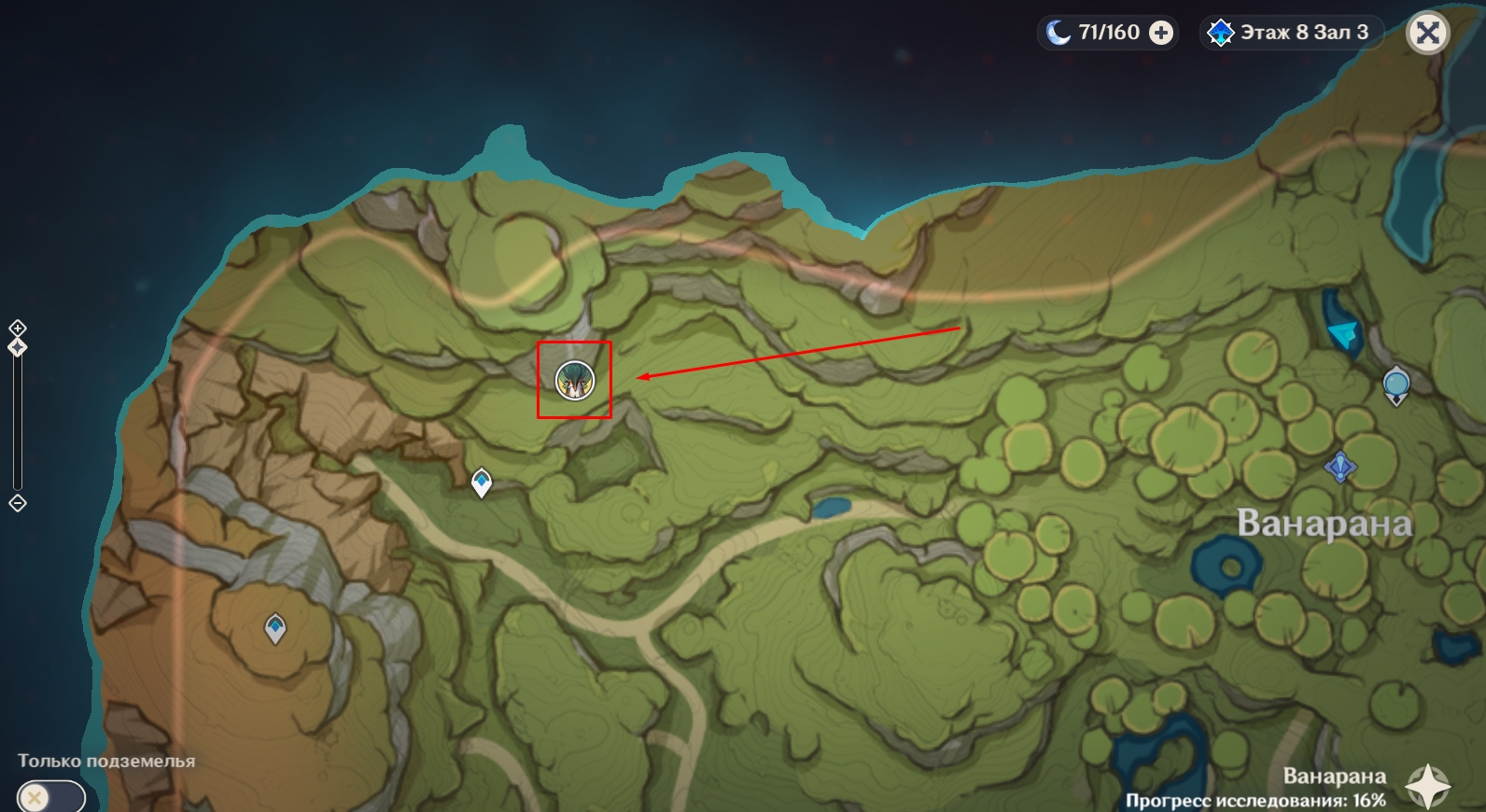
Task: Click the map zoom slider handle
Action: pyautogui.click(x=18, y=347)
